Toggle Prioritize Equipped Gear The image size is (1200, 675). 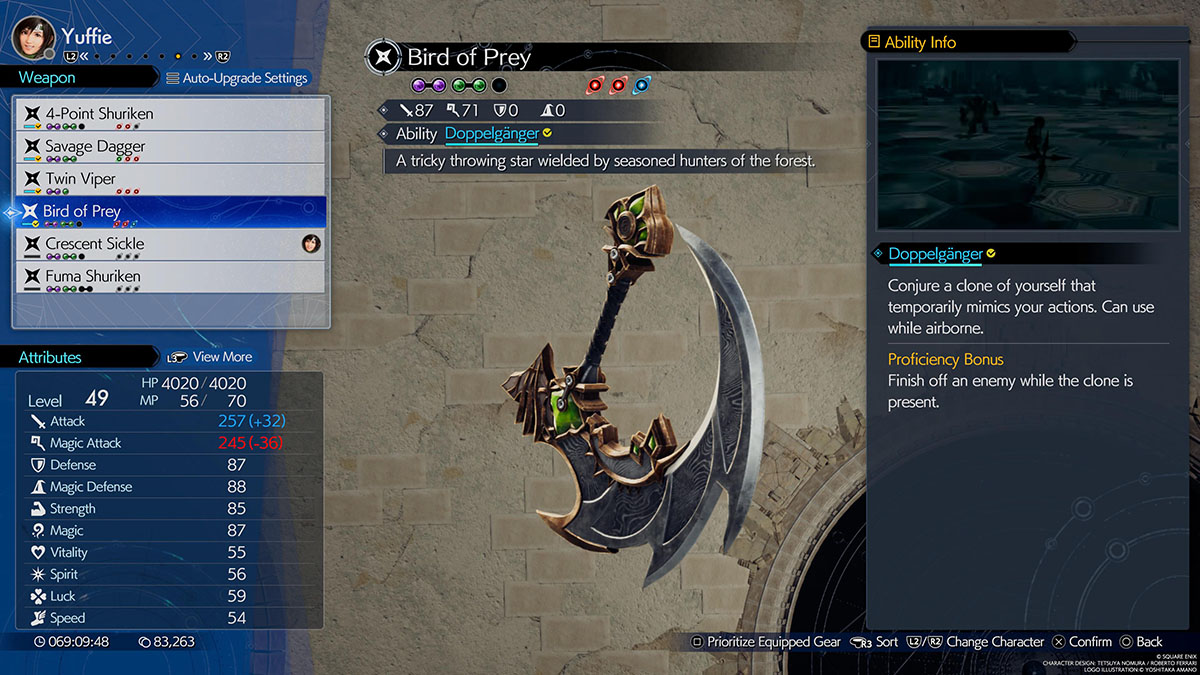[x=766, y=642]
